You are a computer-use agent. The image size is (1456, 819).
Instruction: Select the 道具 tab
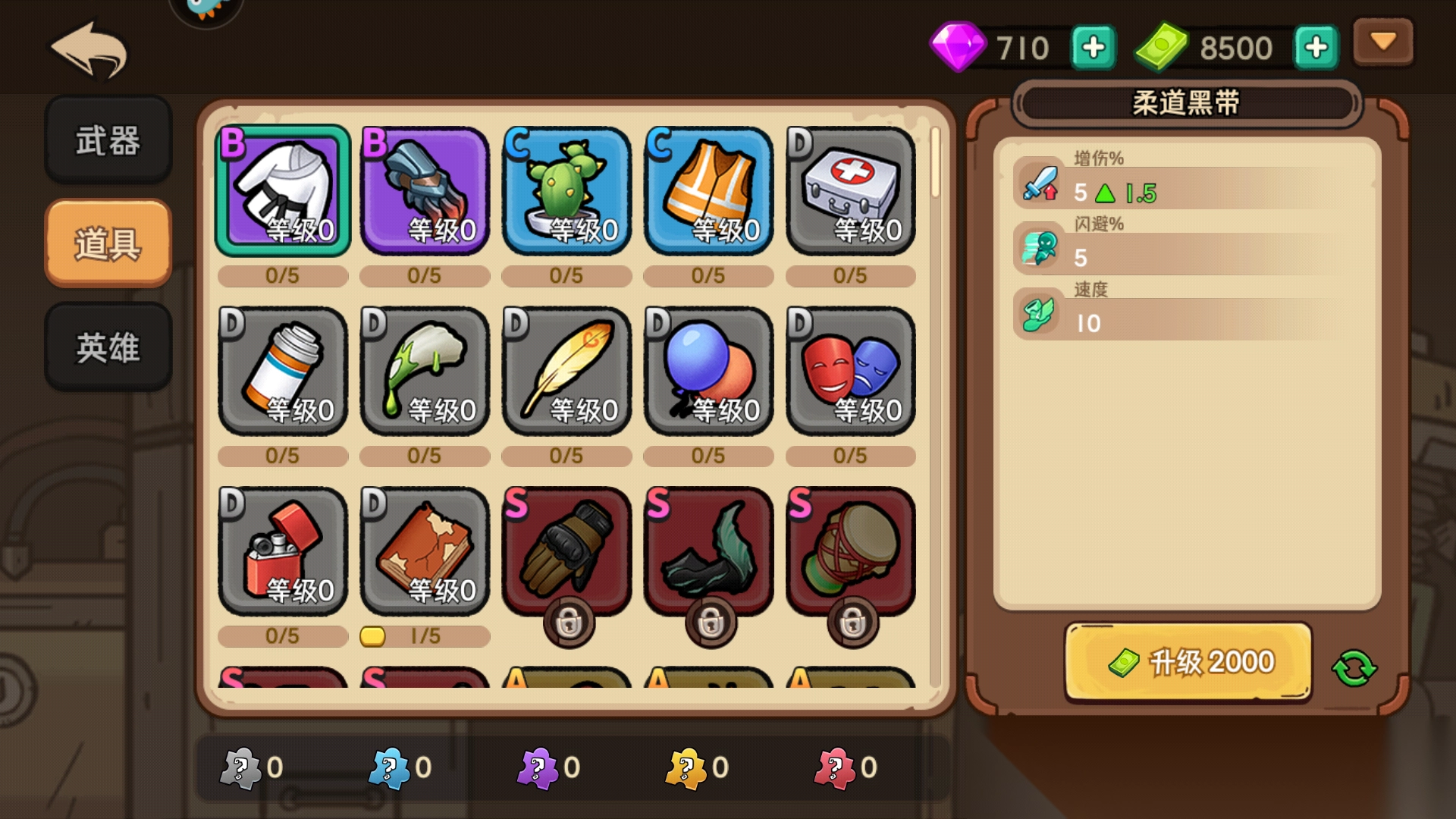(x=108, y=243)
